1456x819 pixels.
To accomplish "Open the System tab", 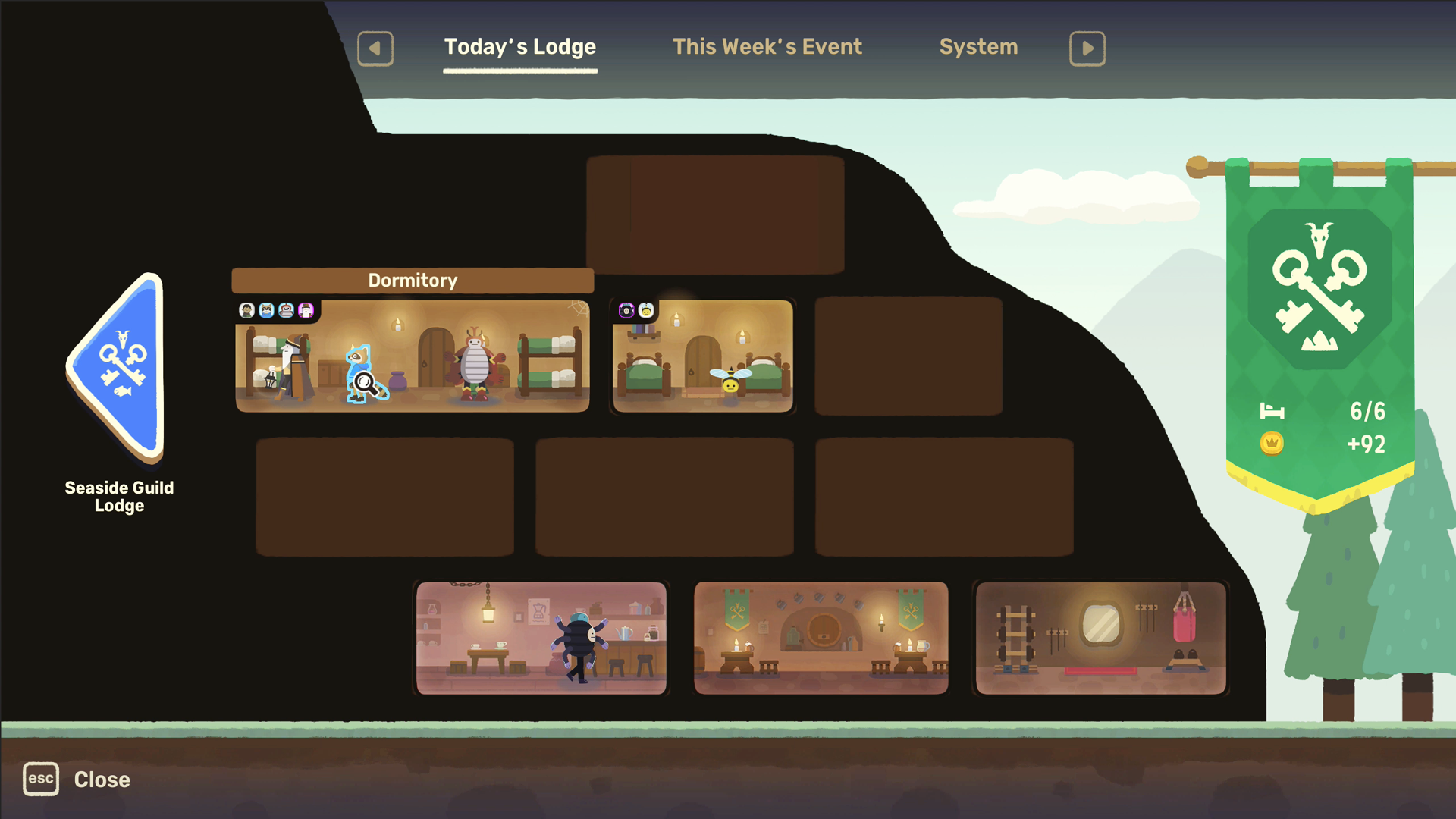I will pyautogui.click(x=978, y=46).
